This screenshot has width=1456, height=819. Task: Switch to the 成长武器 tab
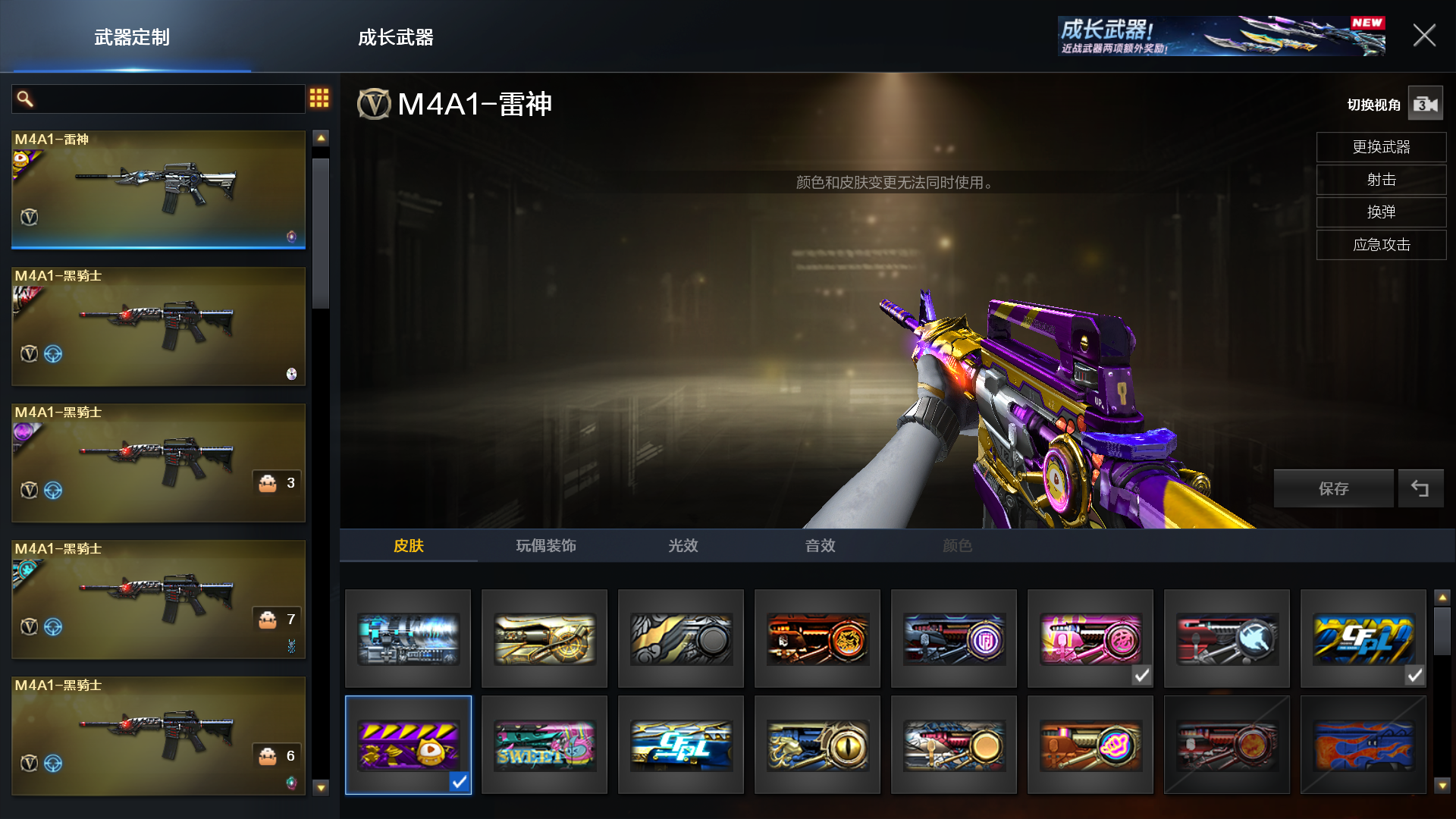click(x=395, y=37)
